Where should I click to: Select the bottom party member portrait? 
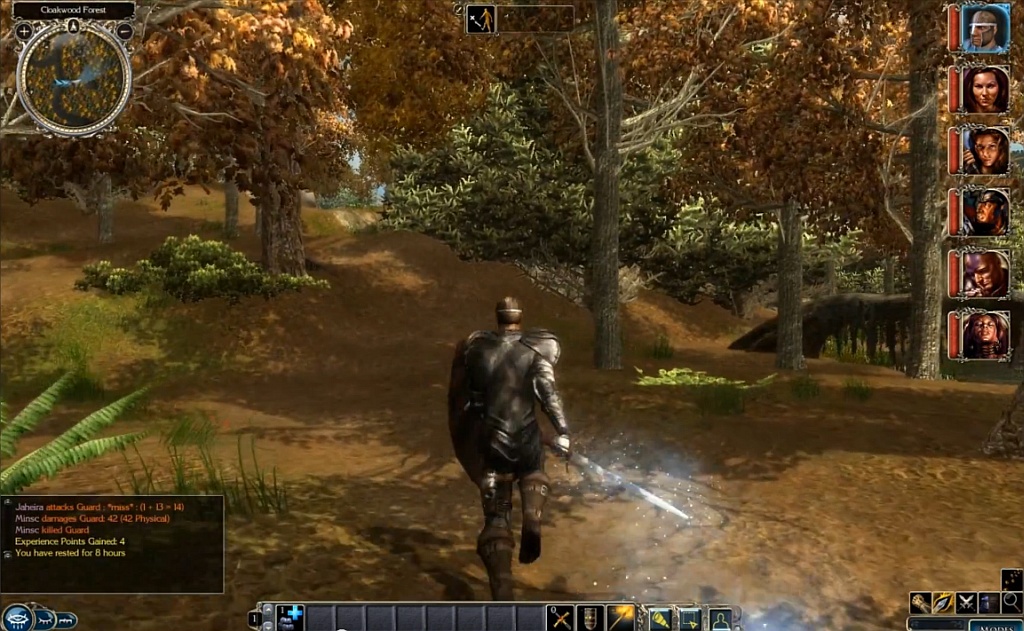coord(985,335)
